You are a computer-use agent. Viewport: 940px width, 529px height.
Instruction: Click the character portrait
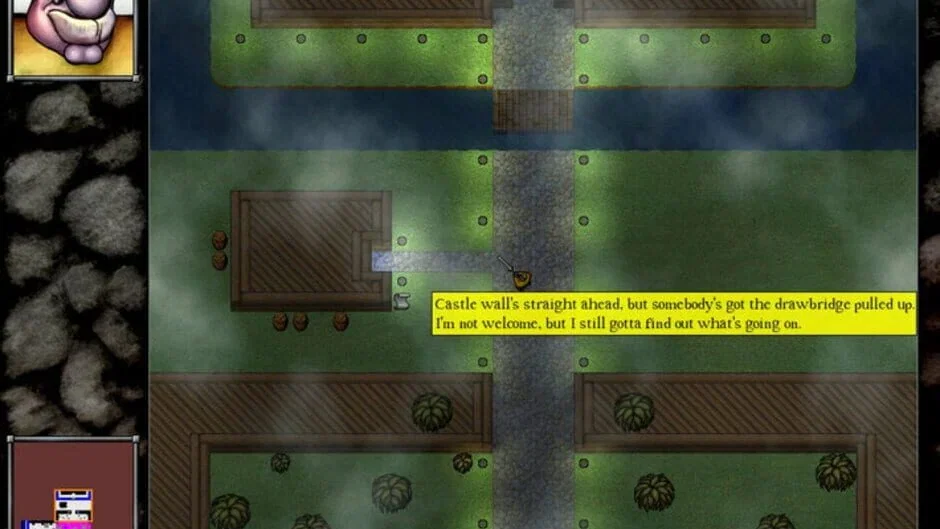tap(72, 37)
